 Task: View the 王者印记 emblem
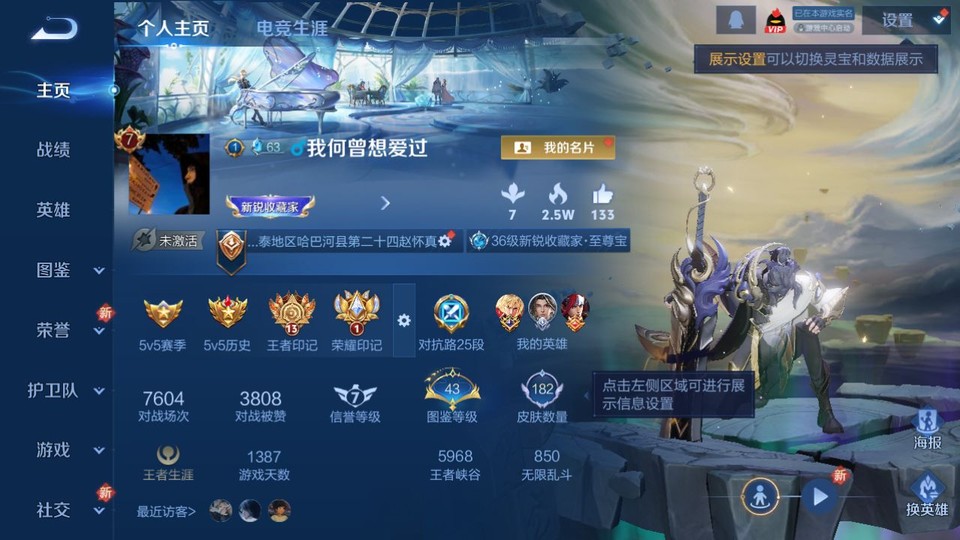292,322
